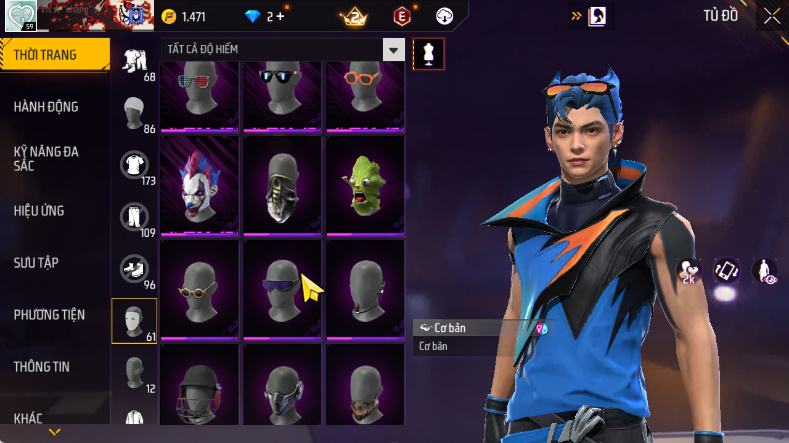The image size is (789, 443).
Task: Close the Tủ Đồ wardrobe screen
Action: (772, 16)
